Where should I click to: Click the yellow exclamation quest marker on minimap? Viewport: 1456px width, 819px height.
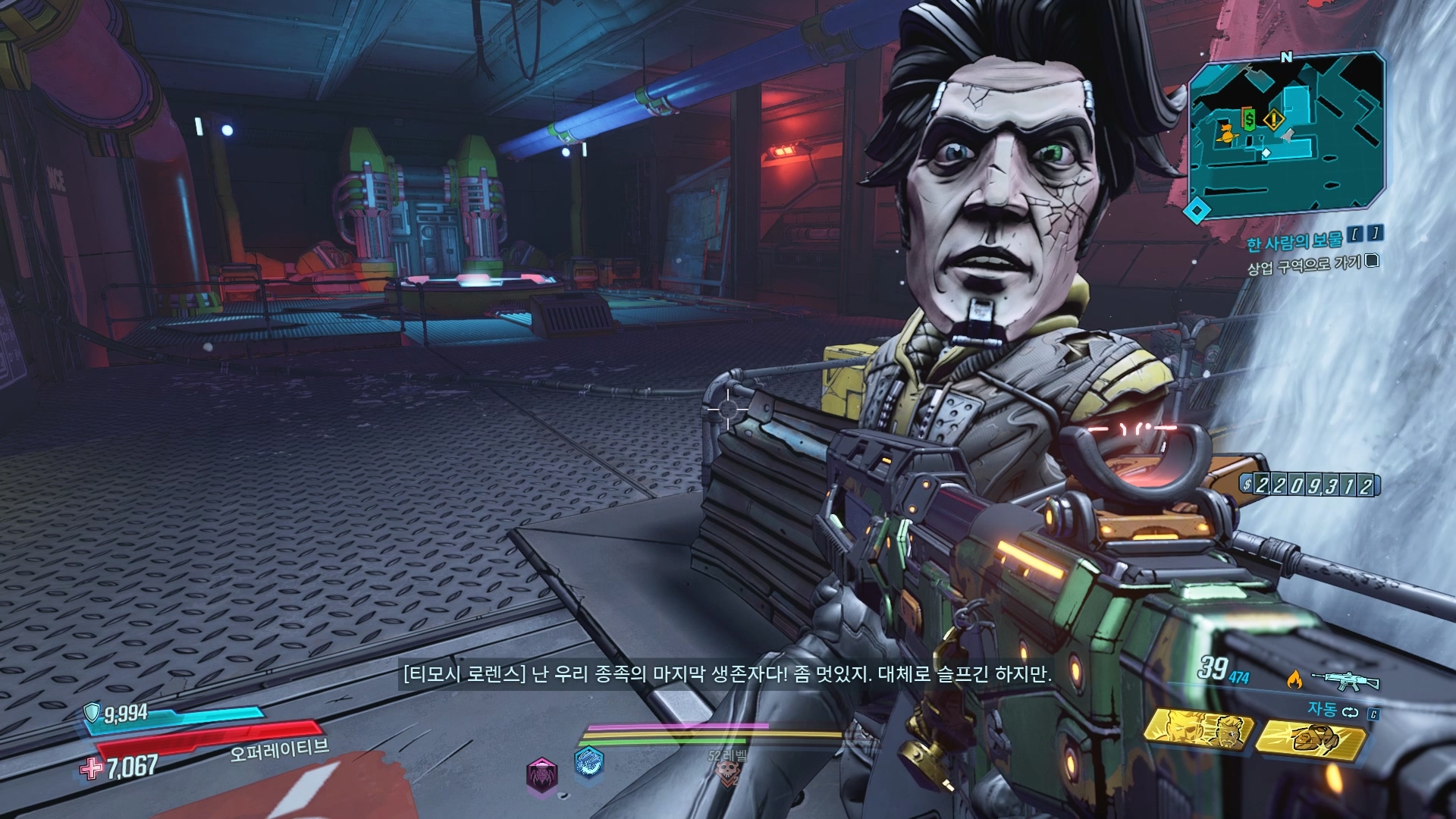point(1273,119)
